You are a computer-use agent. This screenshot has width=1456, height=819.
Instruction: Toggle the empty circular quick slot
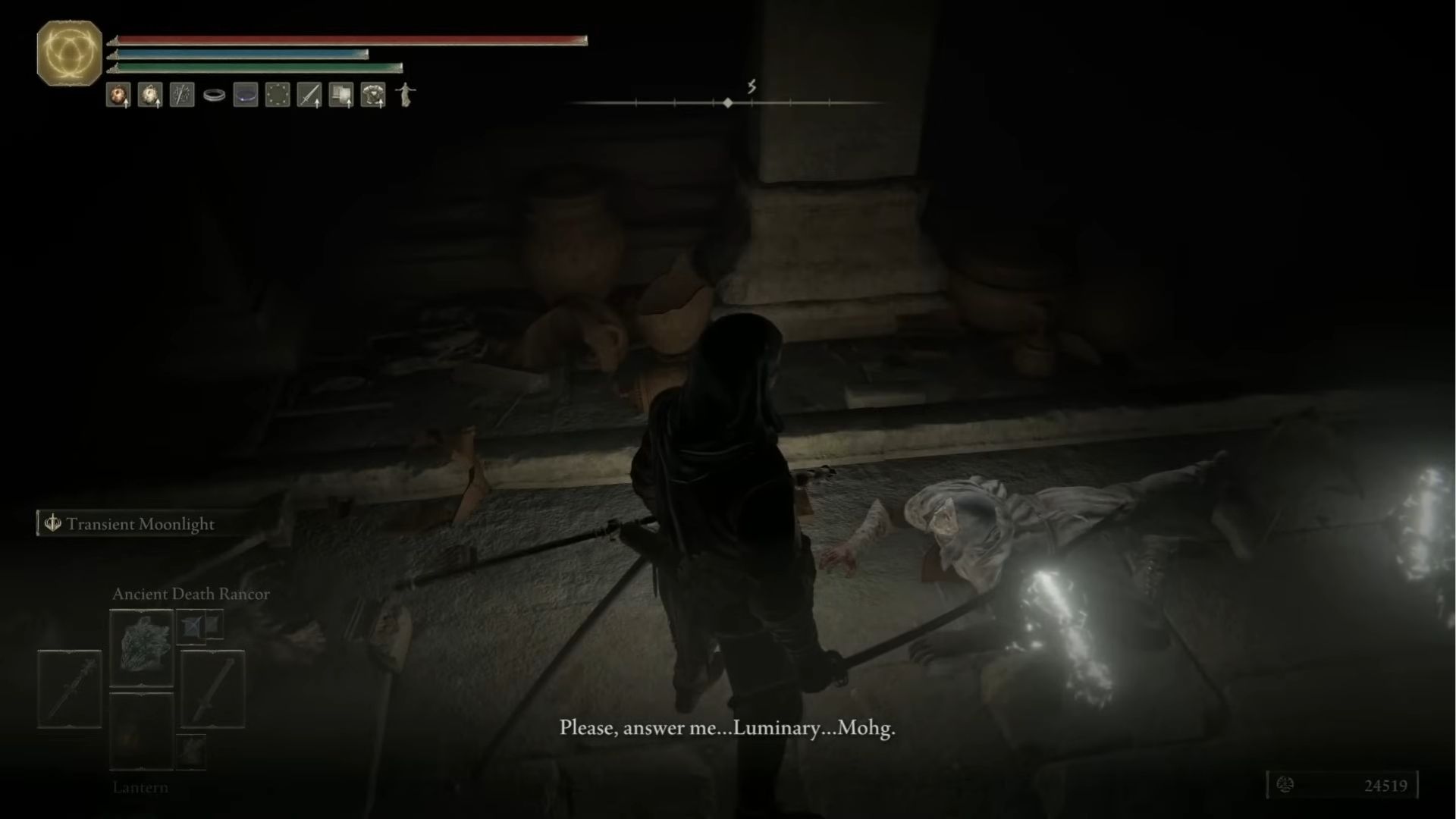[x=278, y=93]
